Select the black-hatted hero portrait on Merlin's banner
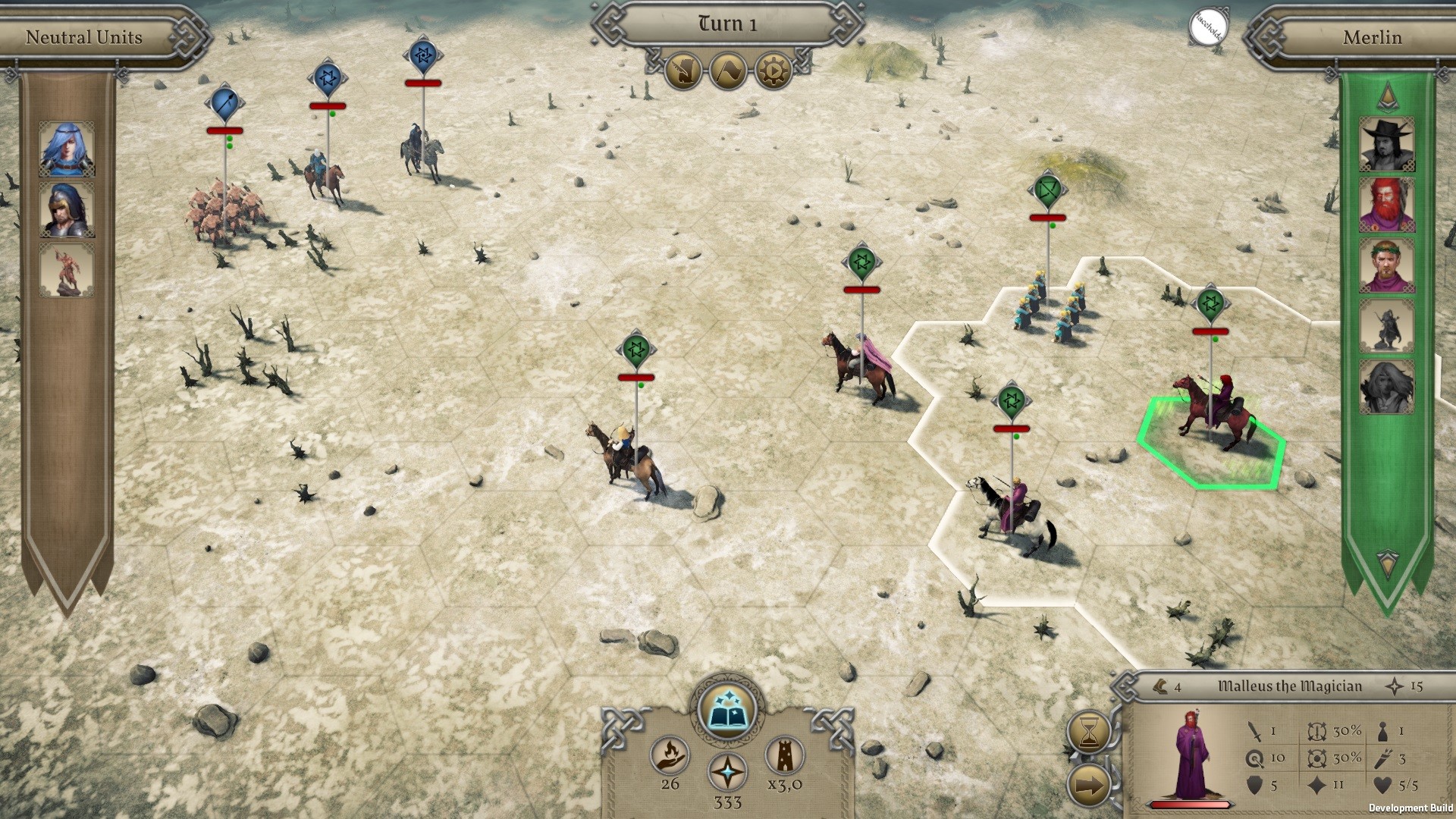Screen dimensions: 1456x819 (x=1386, y=144)
